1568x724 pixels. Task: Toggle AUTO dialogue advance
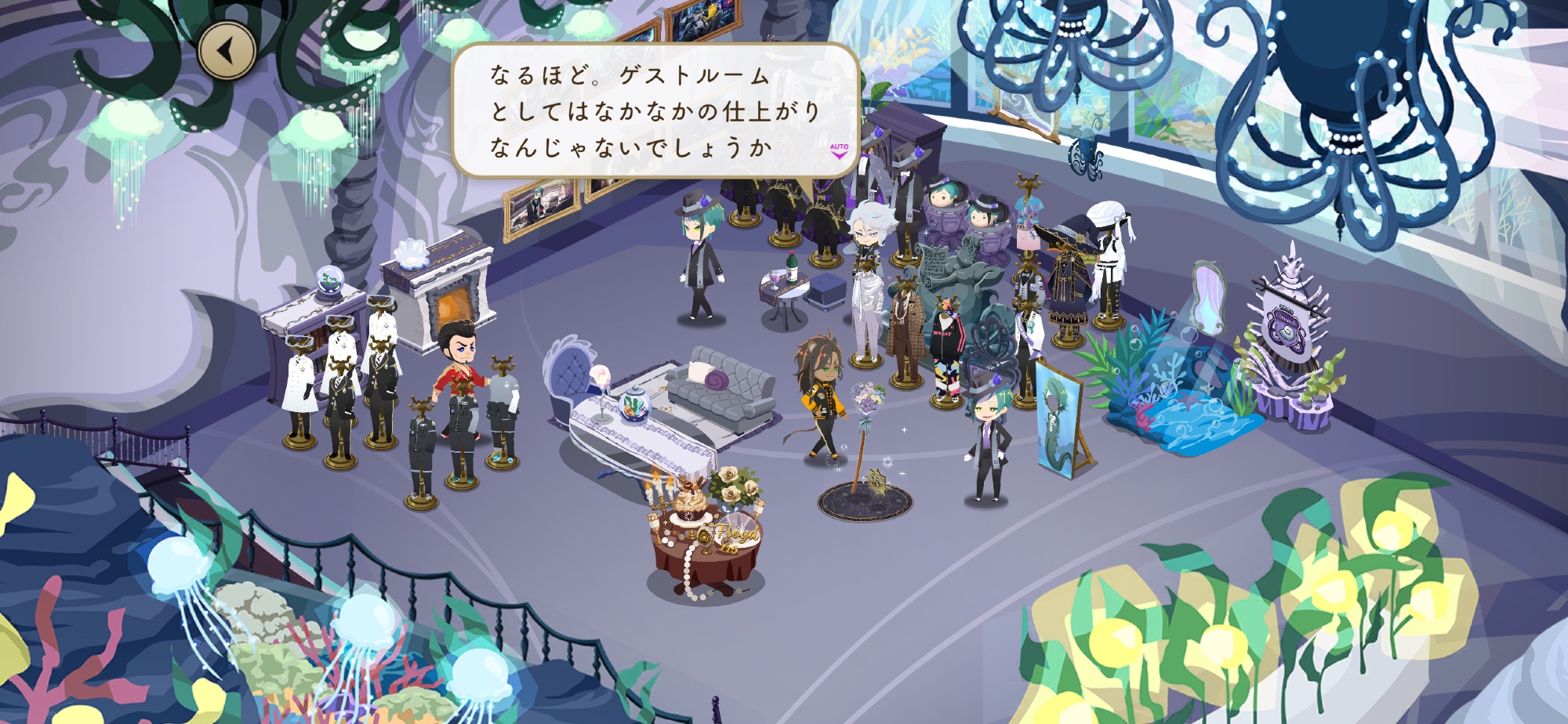839,150
